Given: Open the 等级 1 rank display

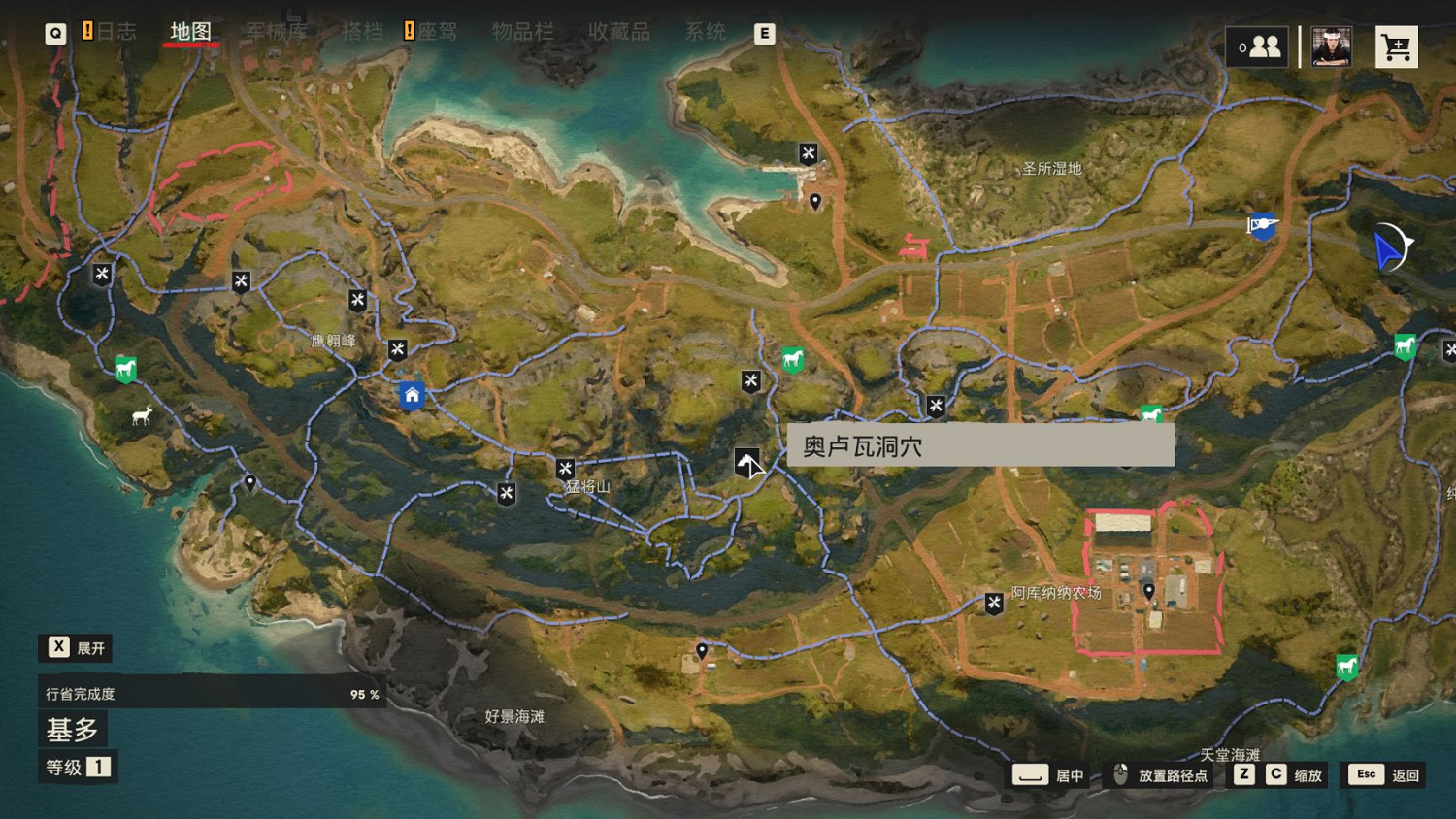Looking at the screenshot, I should (x=77, y=767).
